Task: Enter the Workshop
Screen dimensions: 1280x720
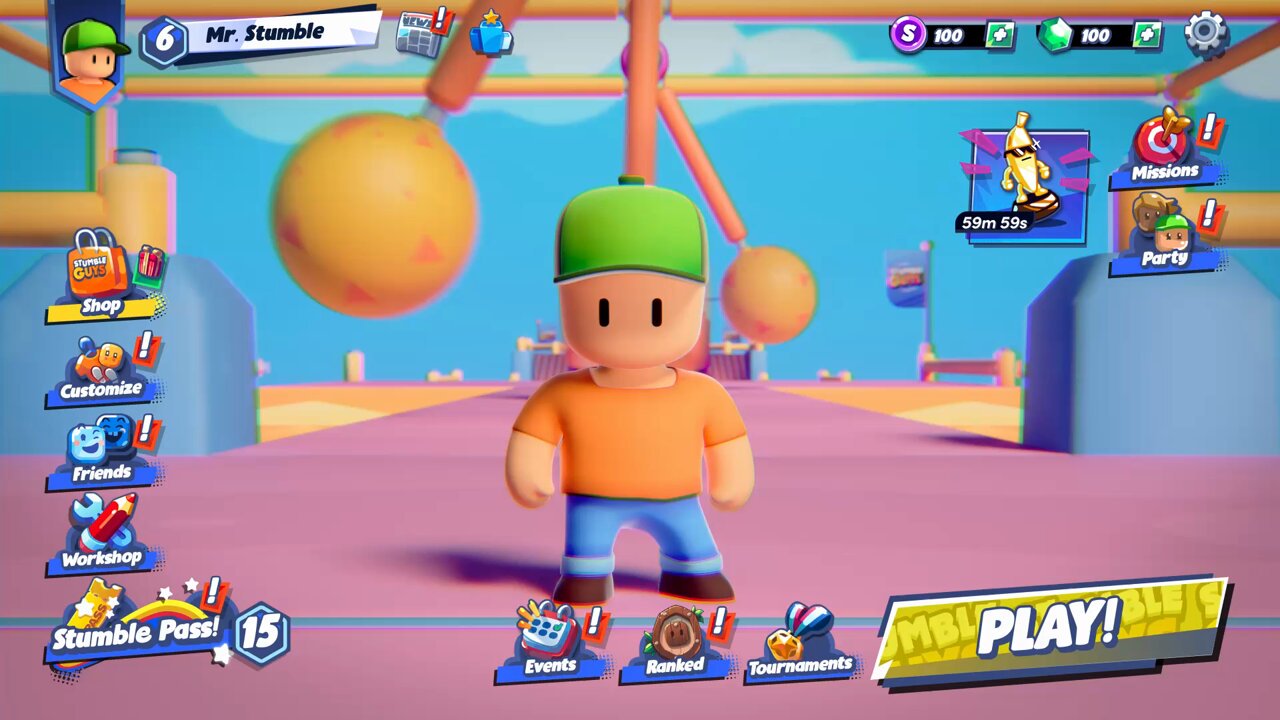Action: (100, 534)
